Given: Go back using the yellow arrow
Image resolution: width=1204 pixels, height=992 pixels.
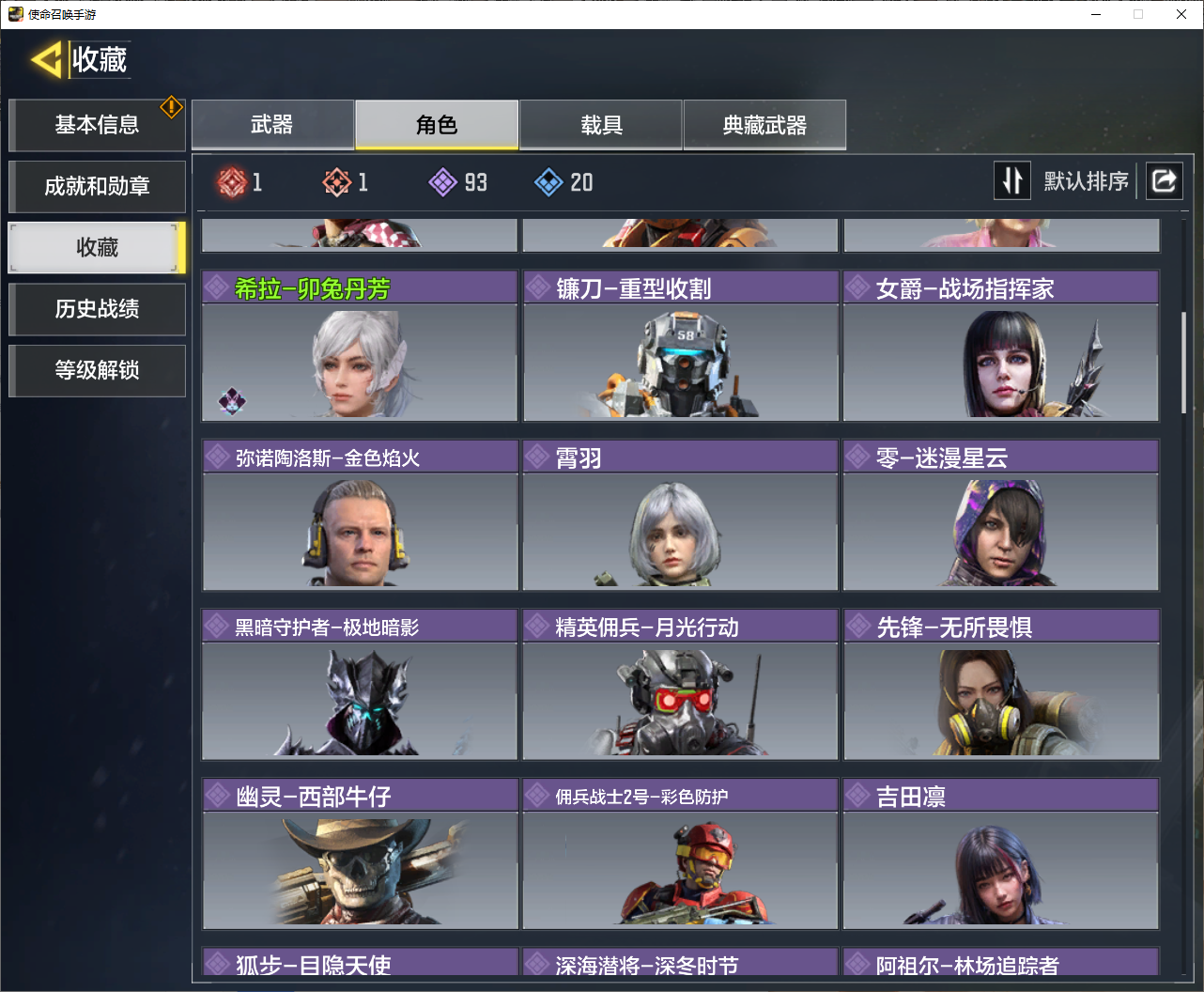Looking at the screenshot, I should (46, 60).
